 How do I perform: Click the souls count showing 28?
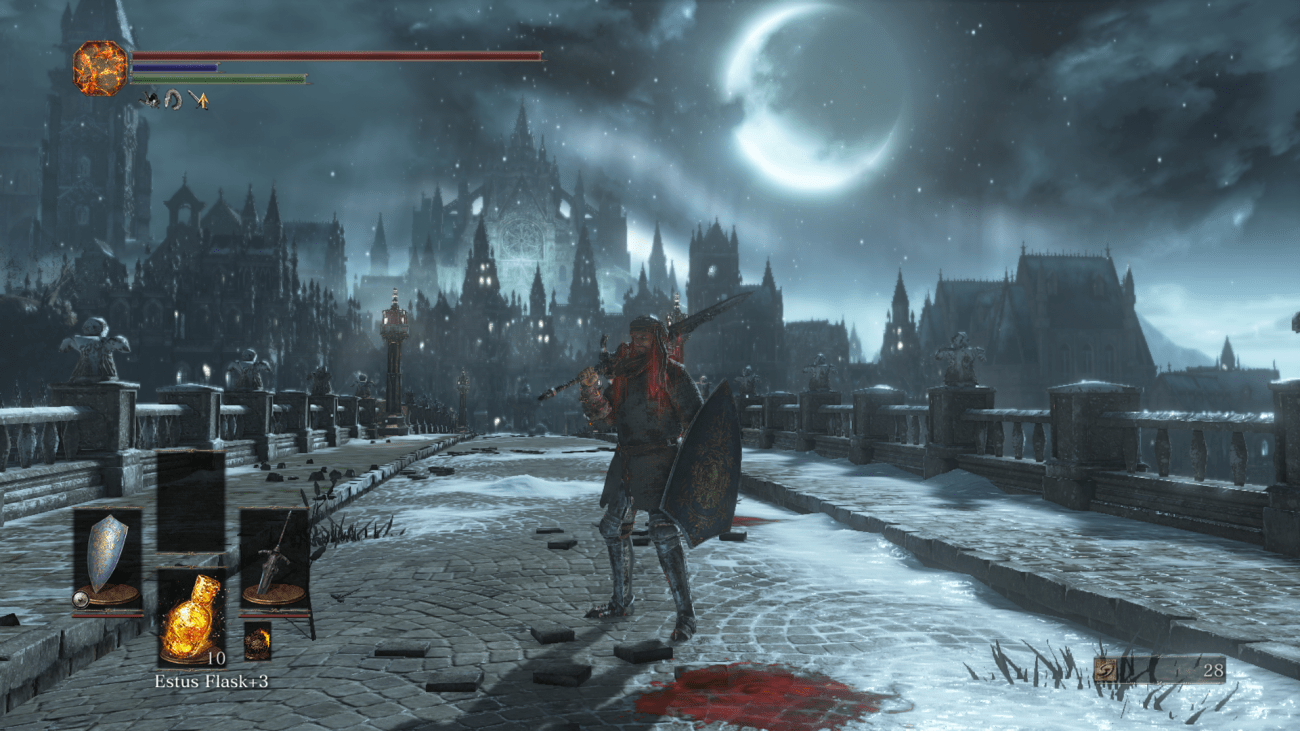pos(1212,672)
